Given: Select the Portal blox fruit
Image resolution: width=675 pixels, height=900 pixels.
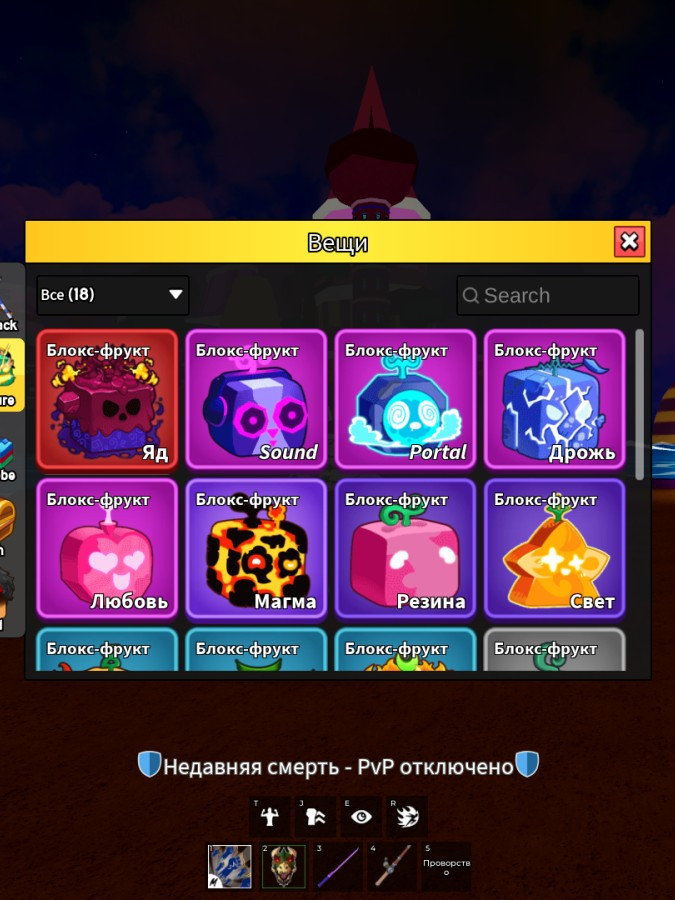Looking at the screenshot, I should (405, 400).
